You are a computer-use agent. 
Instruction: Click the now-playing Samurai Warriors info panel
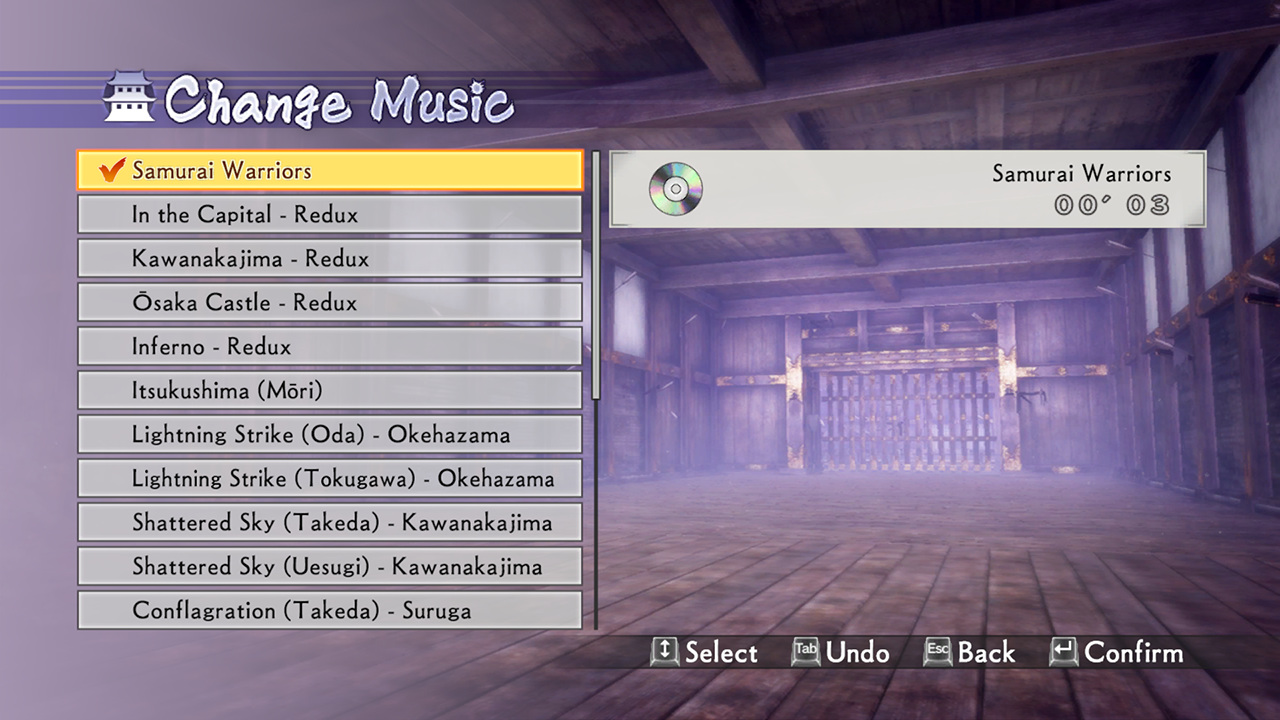(x=905, y=189)
